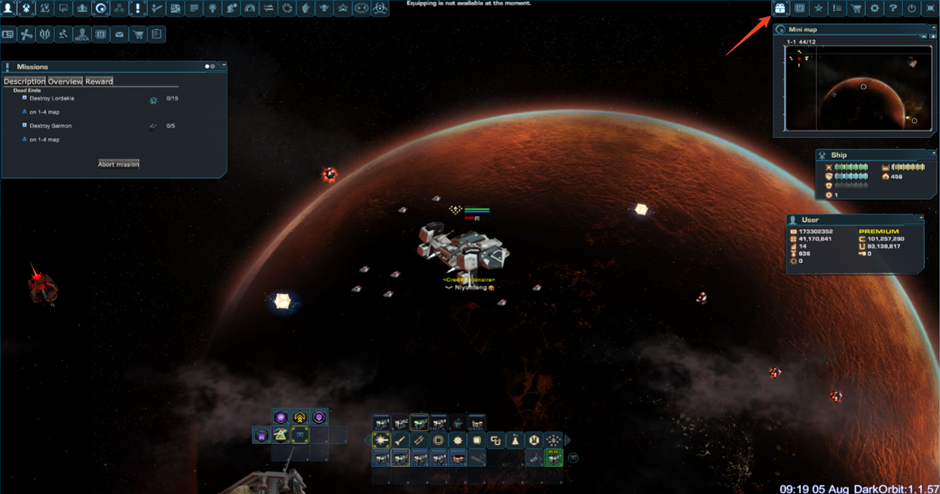The image size is (940, 494).
Task: Select the rocket category in the action bar
Action: [x=399, y=440]
